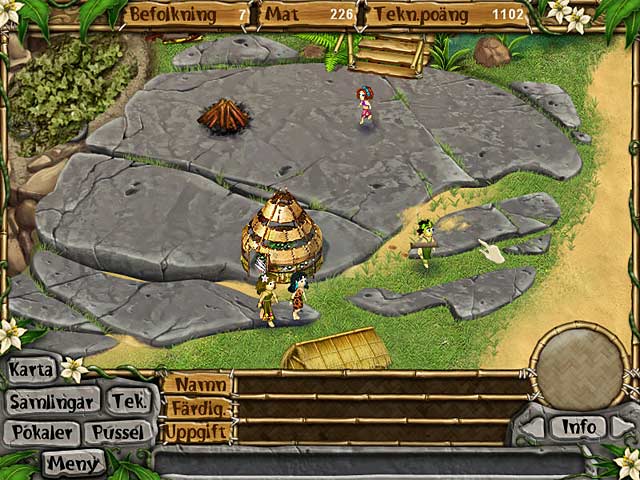Open the Meny menu

[x=73, y=462]
